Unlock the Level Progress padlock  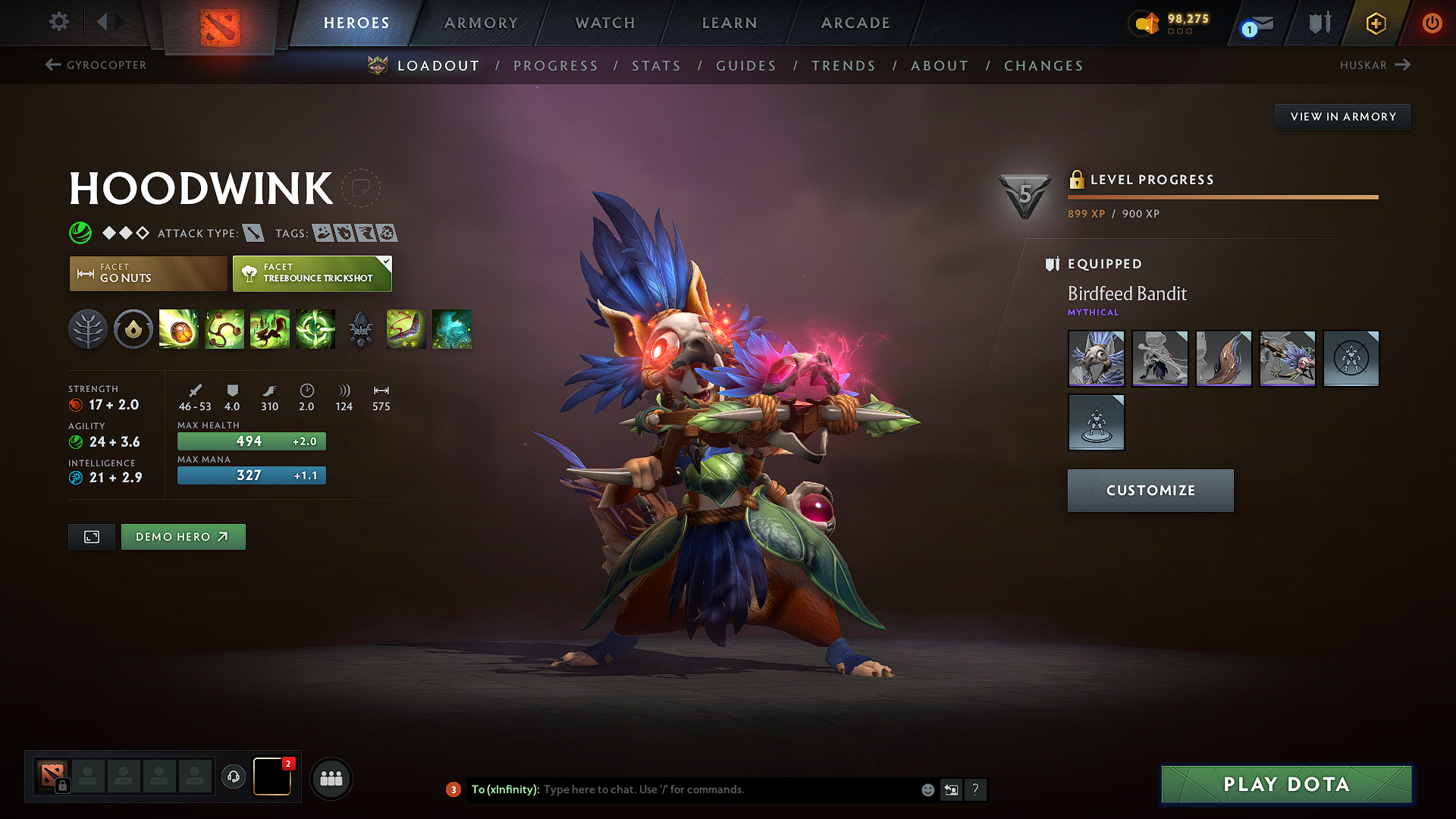click(1076, 180)
